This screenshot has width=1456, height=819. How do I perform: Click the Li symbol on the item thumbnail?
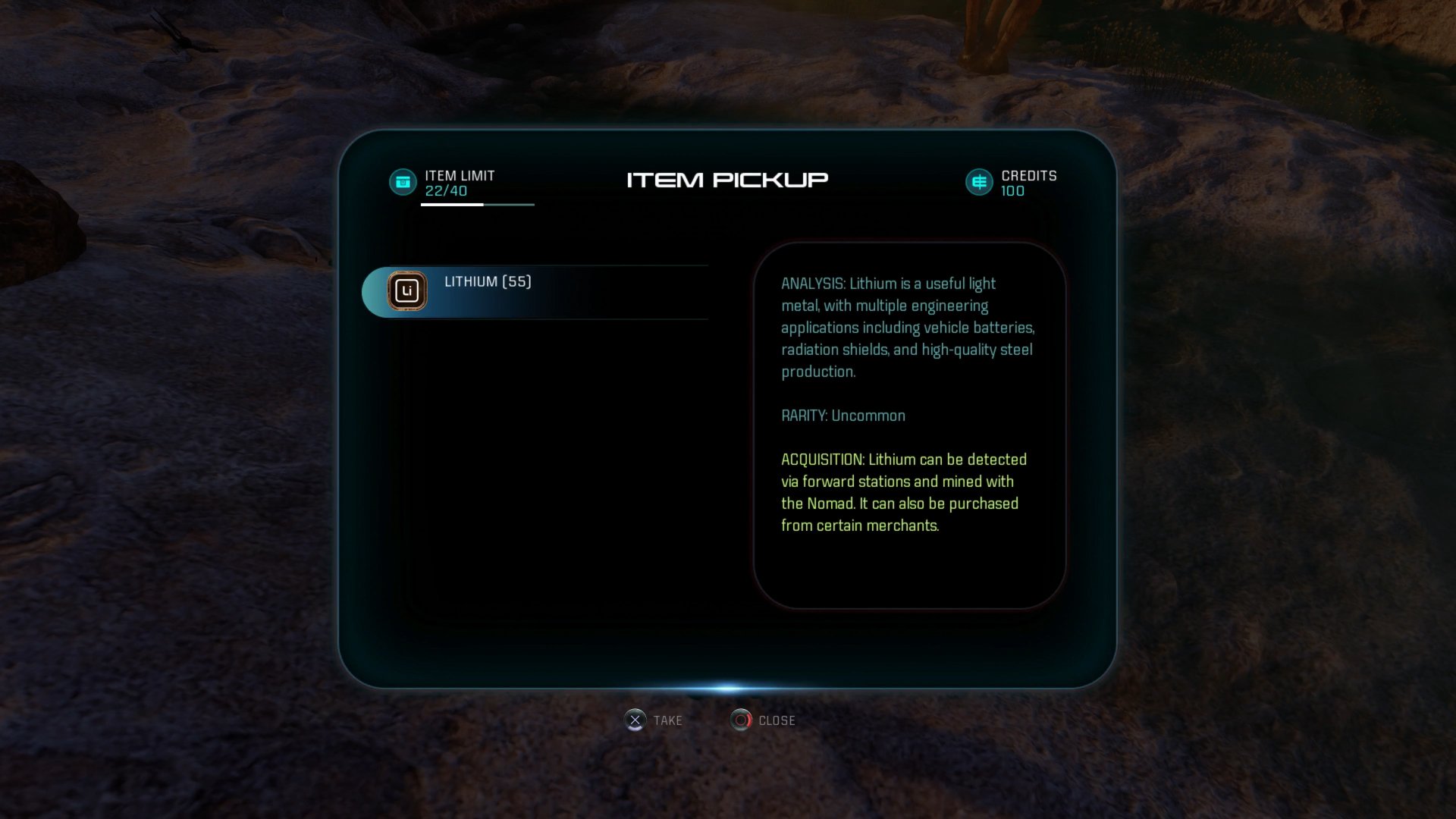tap(407, 291)
